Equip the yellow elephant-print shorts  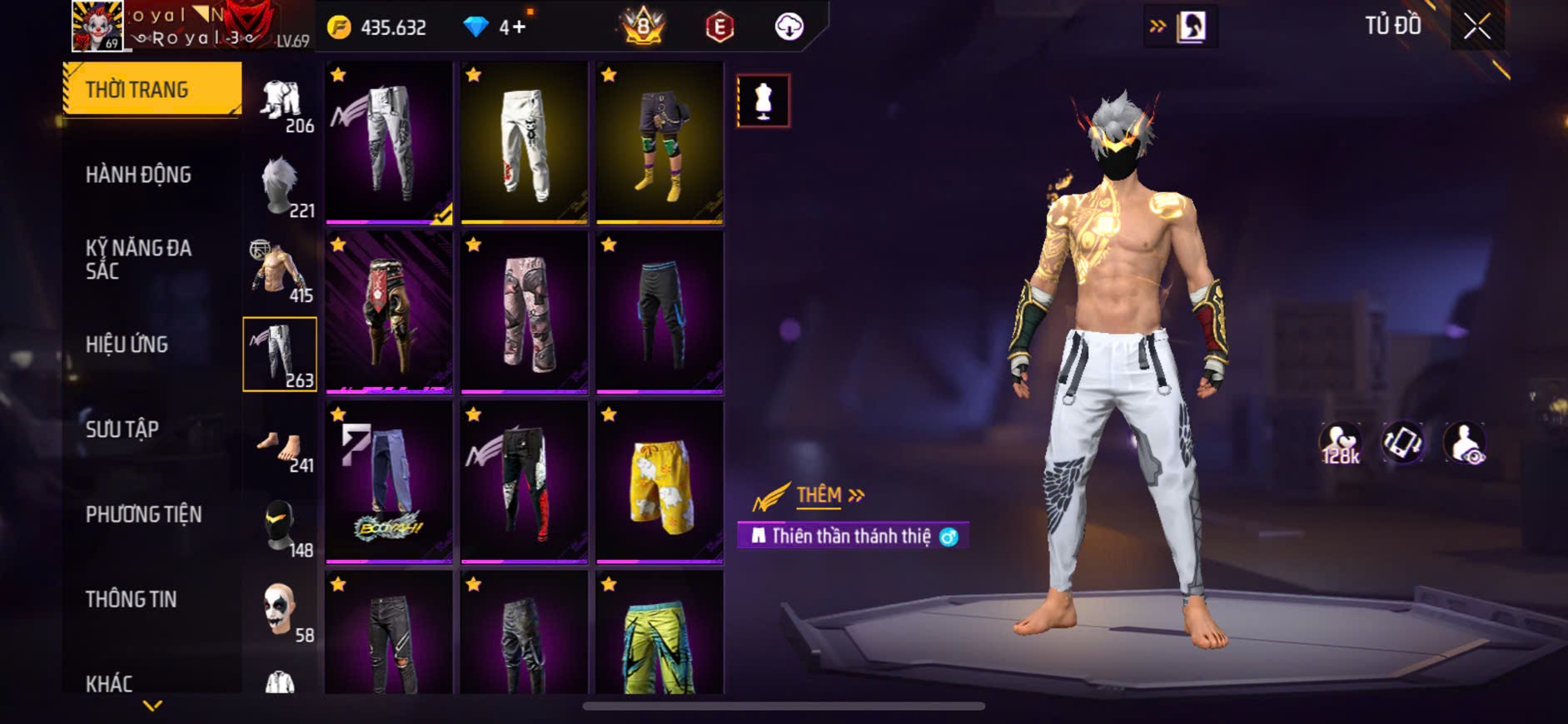pos(660,483)
